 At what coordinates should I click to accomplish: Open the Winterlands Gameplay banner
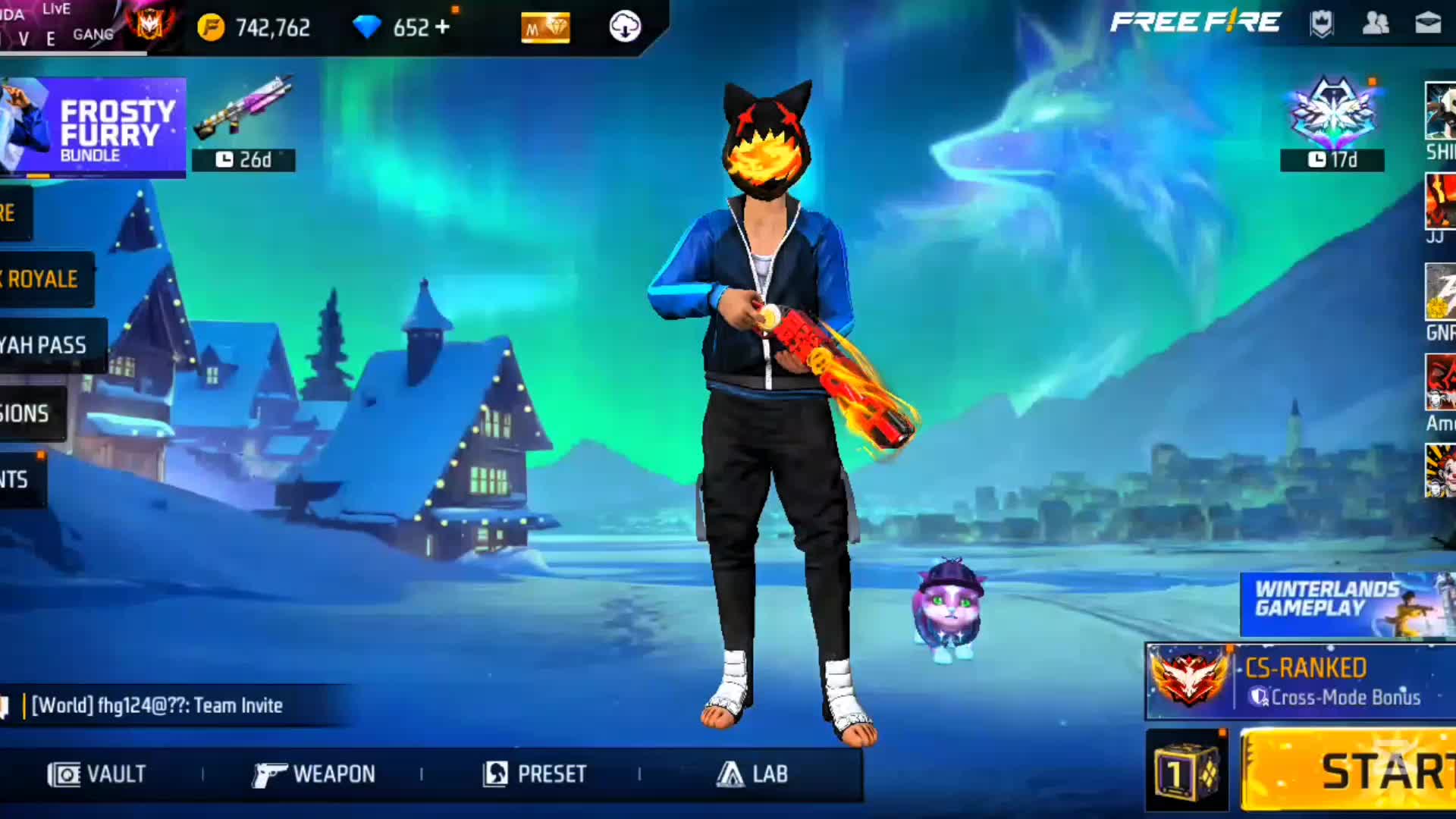1347,604
